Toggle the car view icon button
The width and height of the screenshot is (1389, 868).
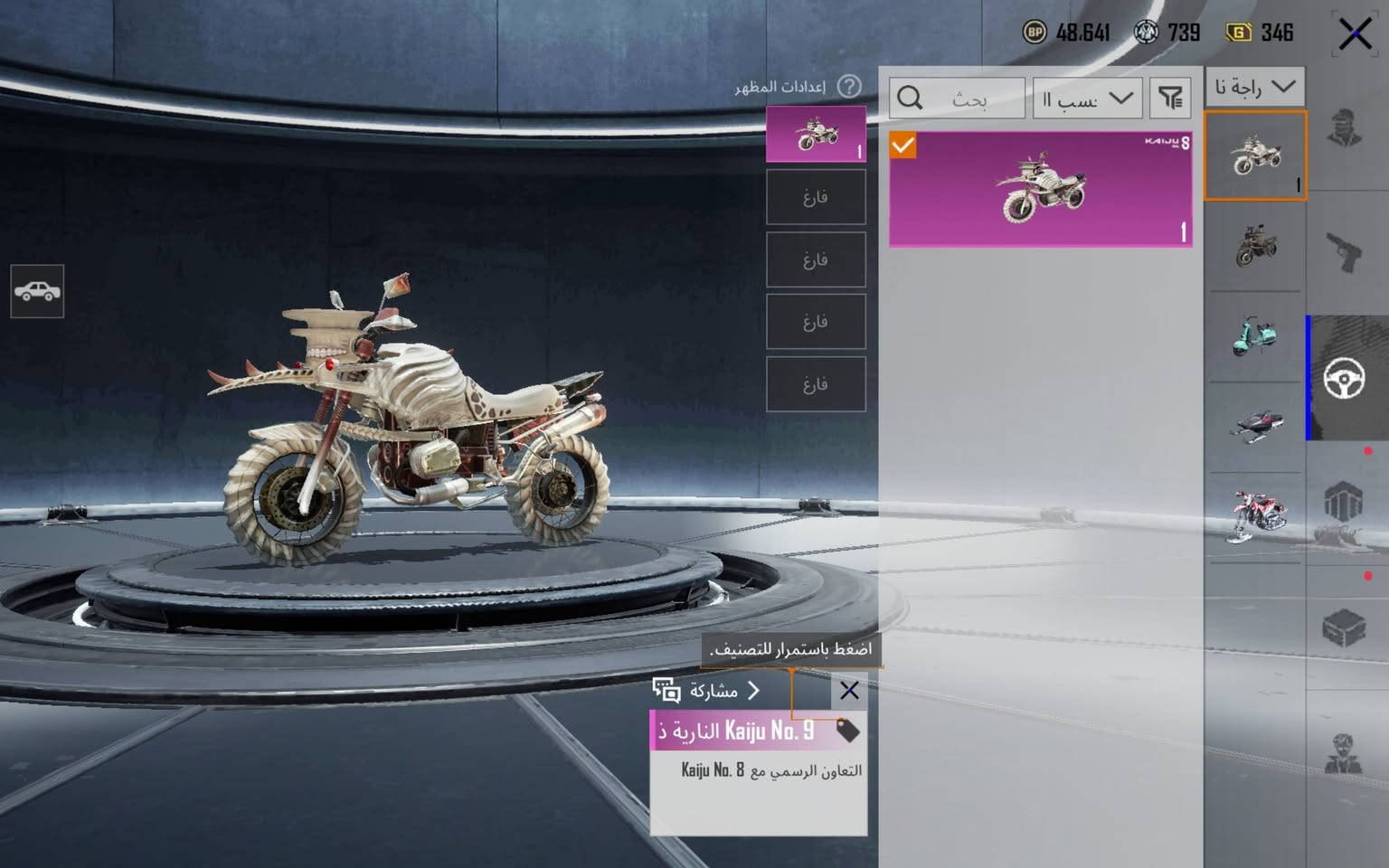click(x=37, y=291)
